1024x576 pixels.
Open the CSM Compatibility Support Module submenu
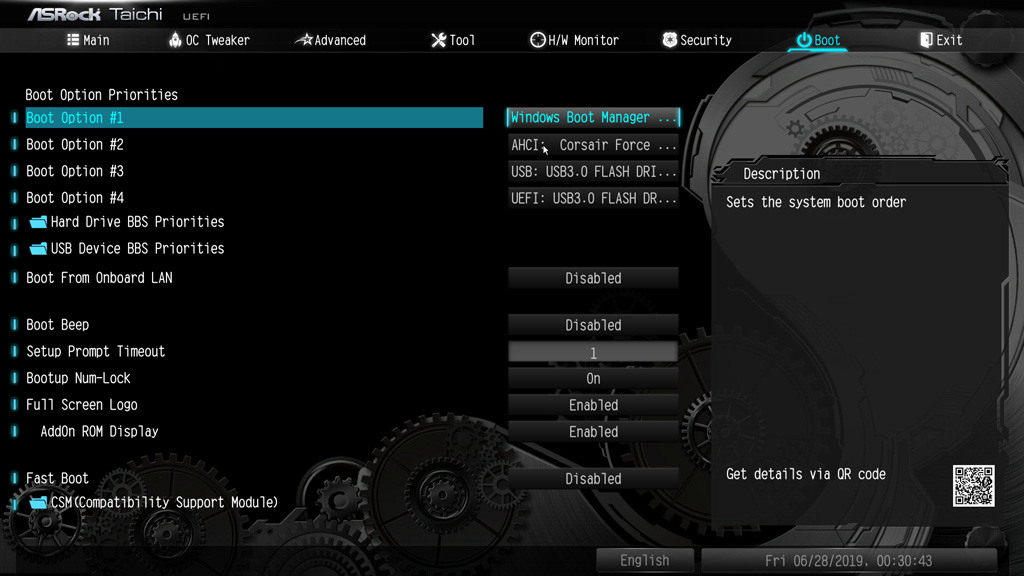point(164,502)
